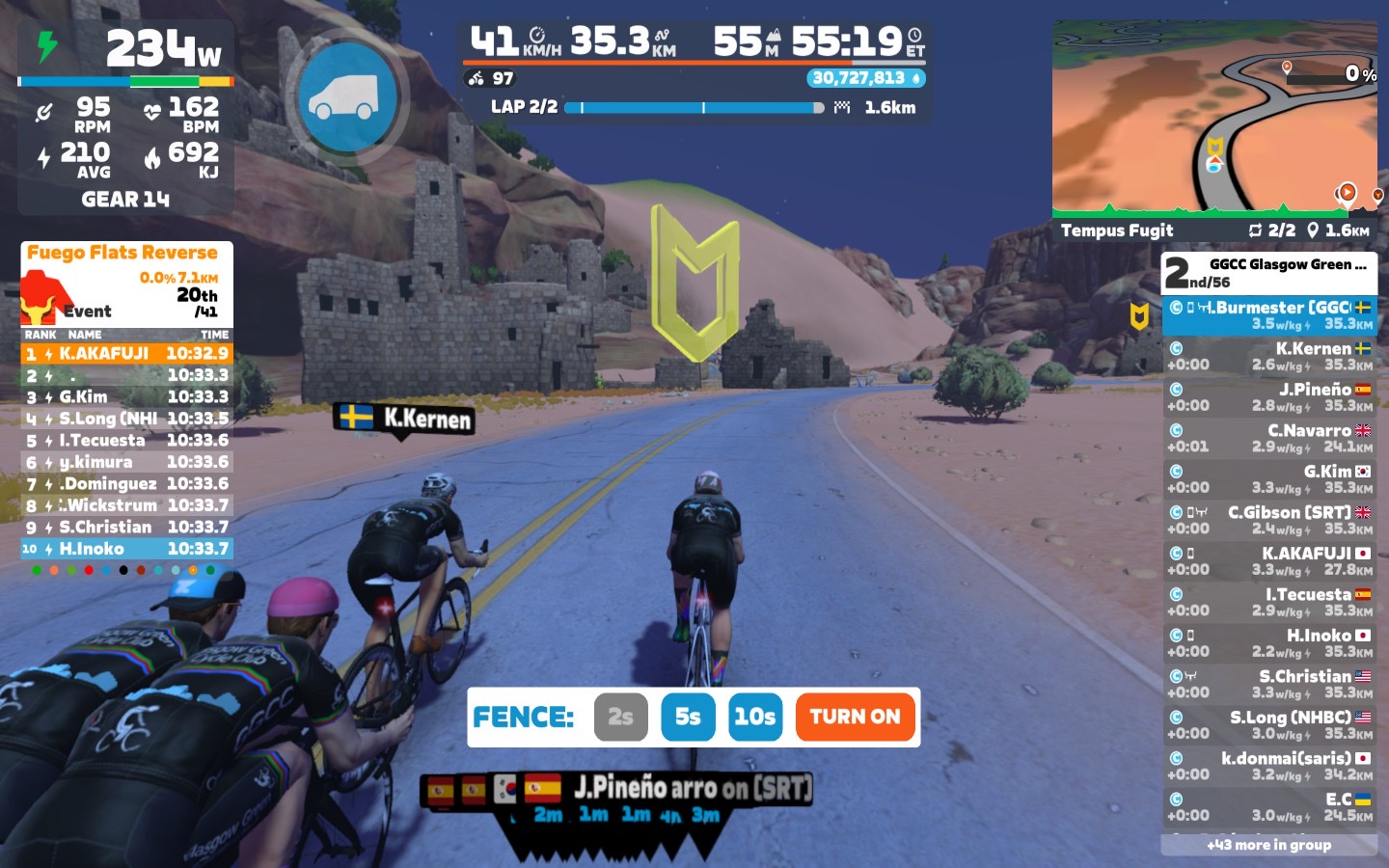Expand the +43 more in group row
Image resolution: width=1389 pixels, height=868 pixels.
(x=1268, y=845)
